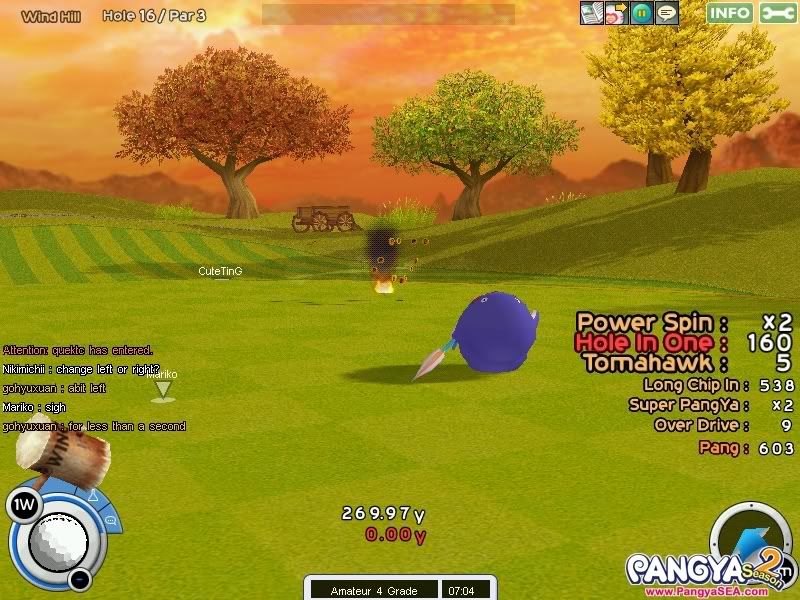Click the green pause icon
The image size is (800, 600).
click(x=641, y=13)
